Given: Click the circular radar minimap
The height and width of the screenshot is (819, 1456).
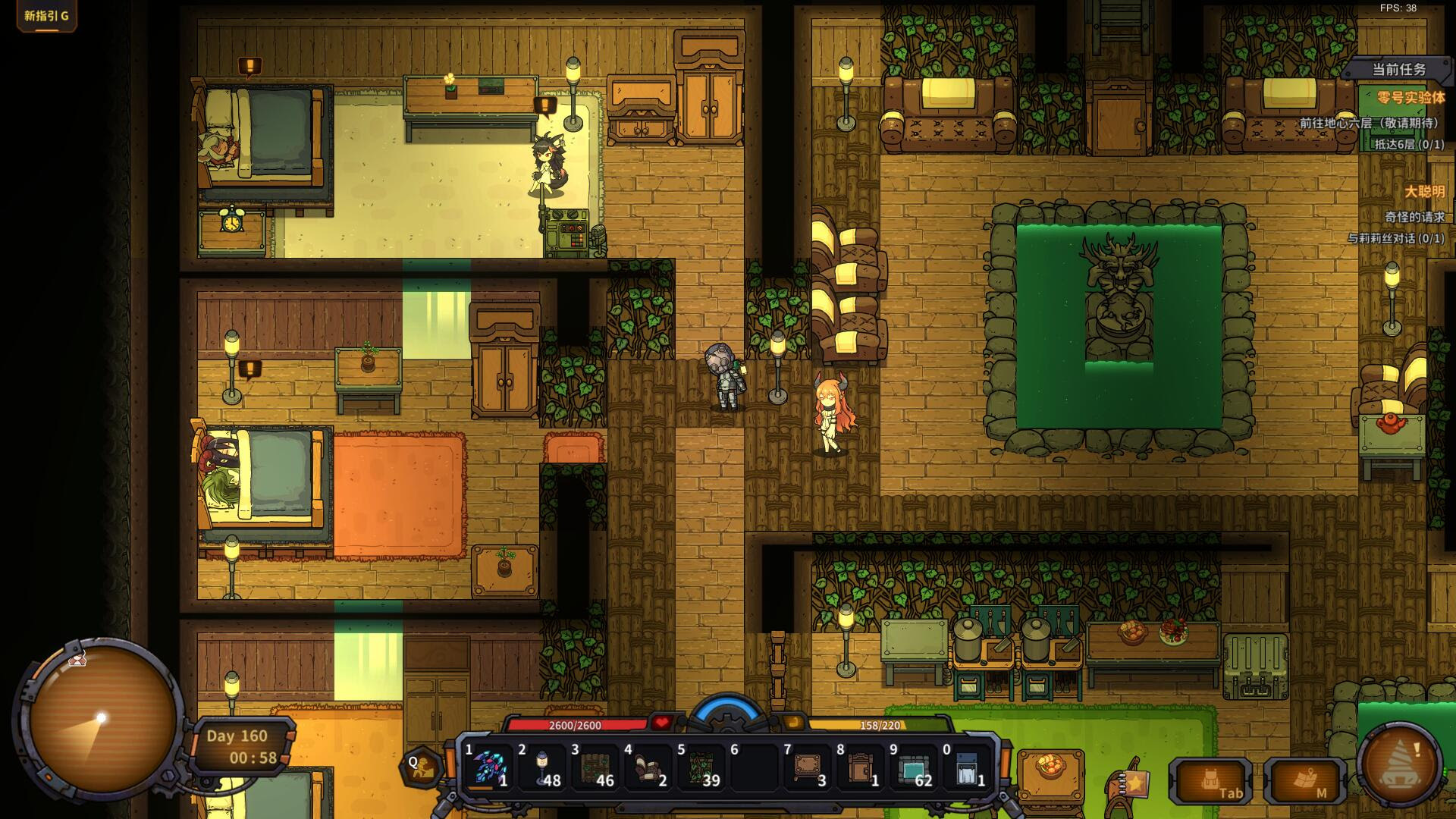Looking at the screenshot, I should pos(103,717).
